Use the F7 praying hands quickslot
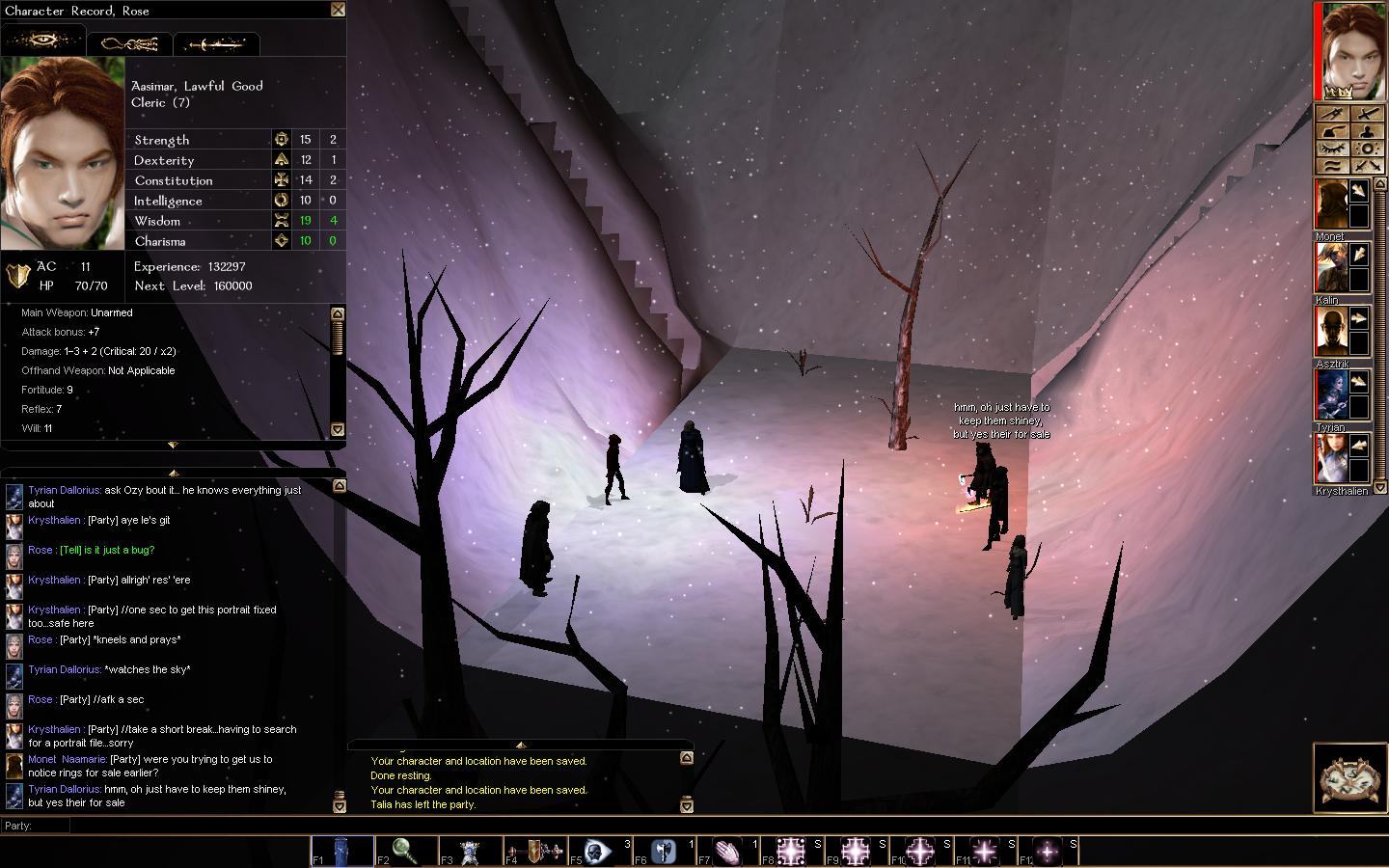Image resolution: width=1389 pixels, height=868 pixels. (728, 852)
